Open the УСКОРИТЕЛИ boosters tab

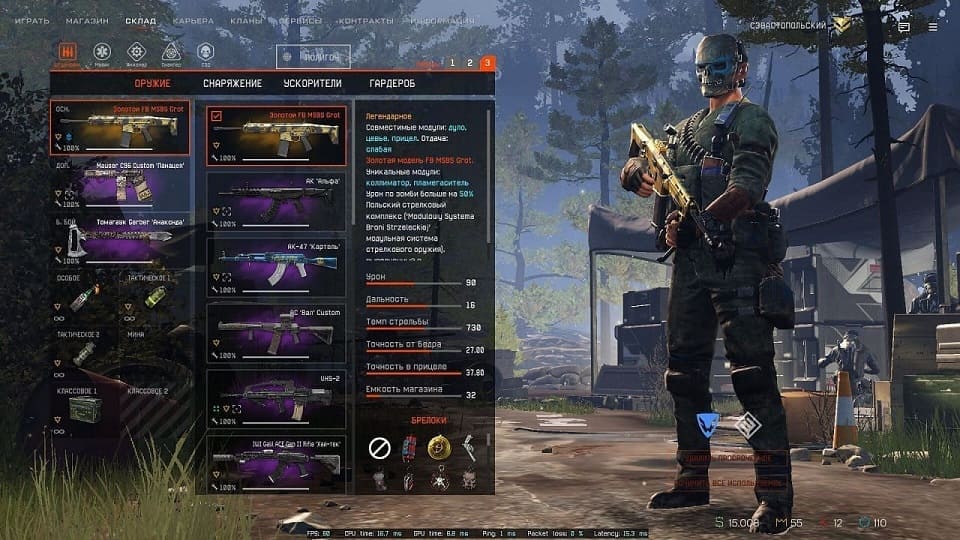312,84
